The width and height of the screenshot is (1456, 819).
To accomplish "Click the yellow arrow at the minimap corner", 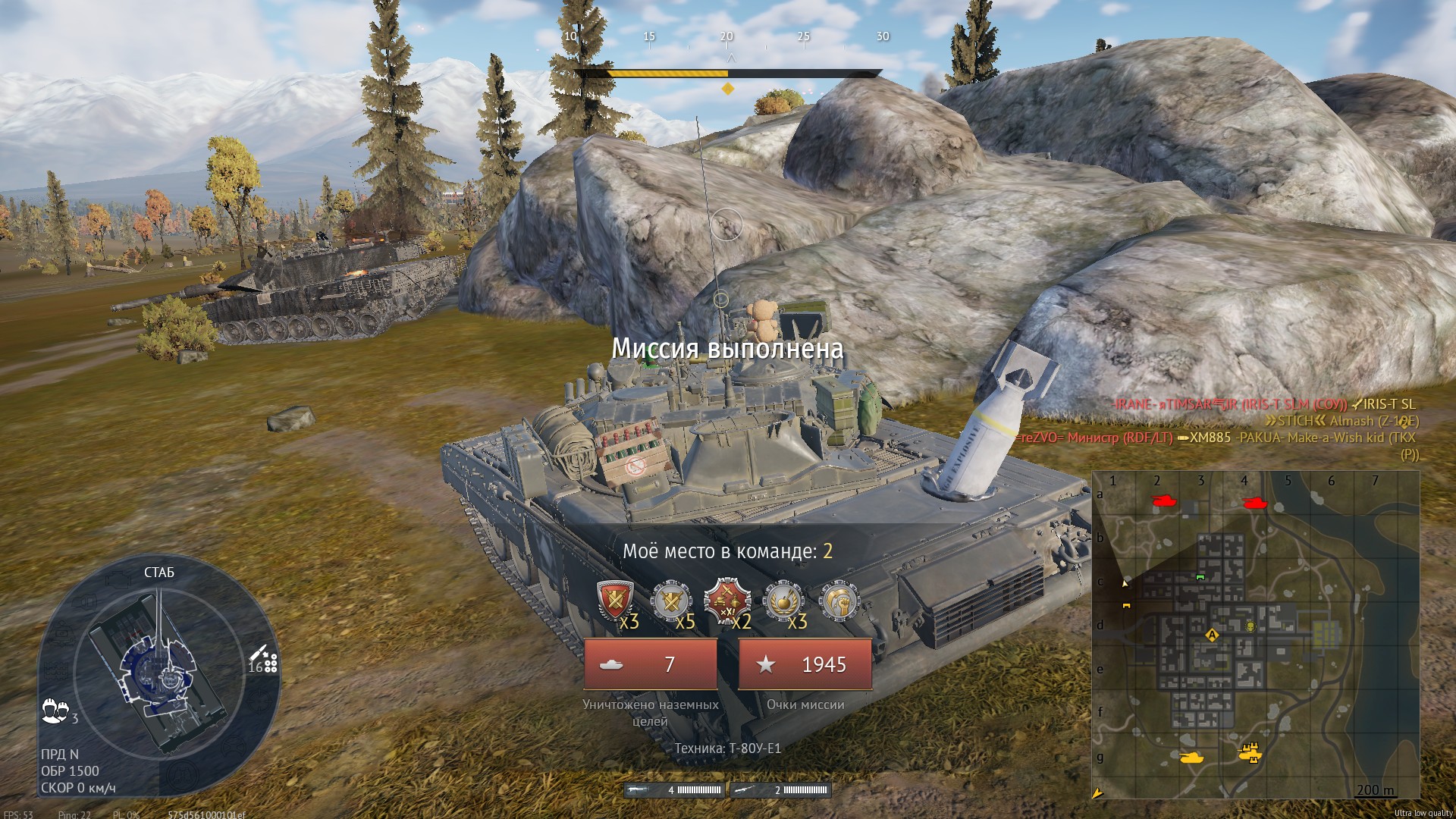I will [x=1098, y=792].
